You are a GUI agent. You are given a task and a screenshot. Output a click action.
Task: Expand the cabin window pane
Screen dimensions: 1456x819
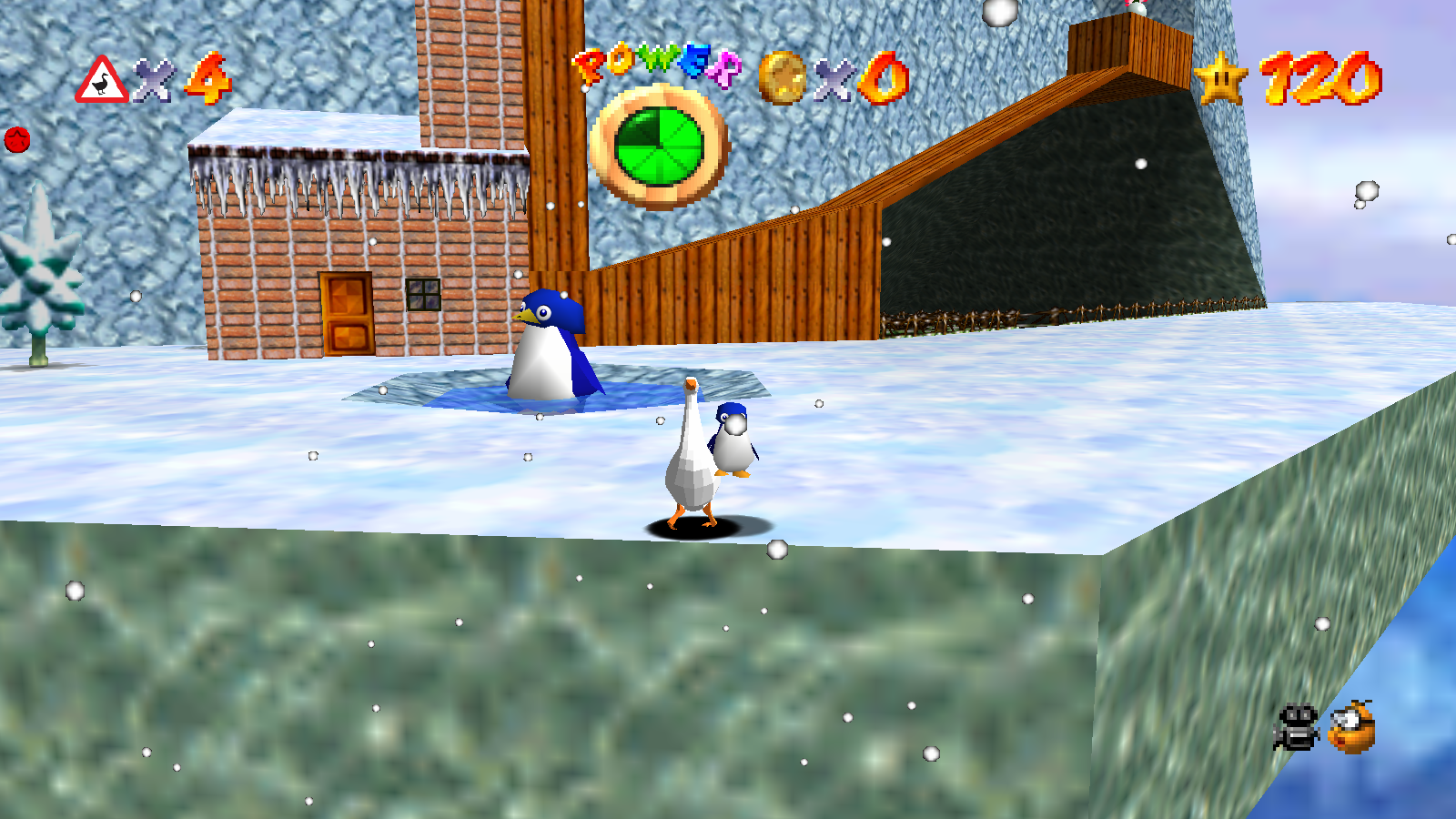[424, 293]
